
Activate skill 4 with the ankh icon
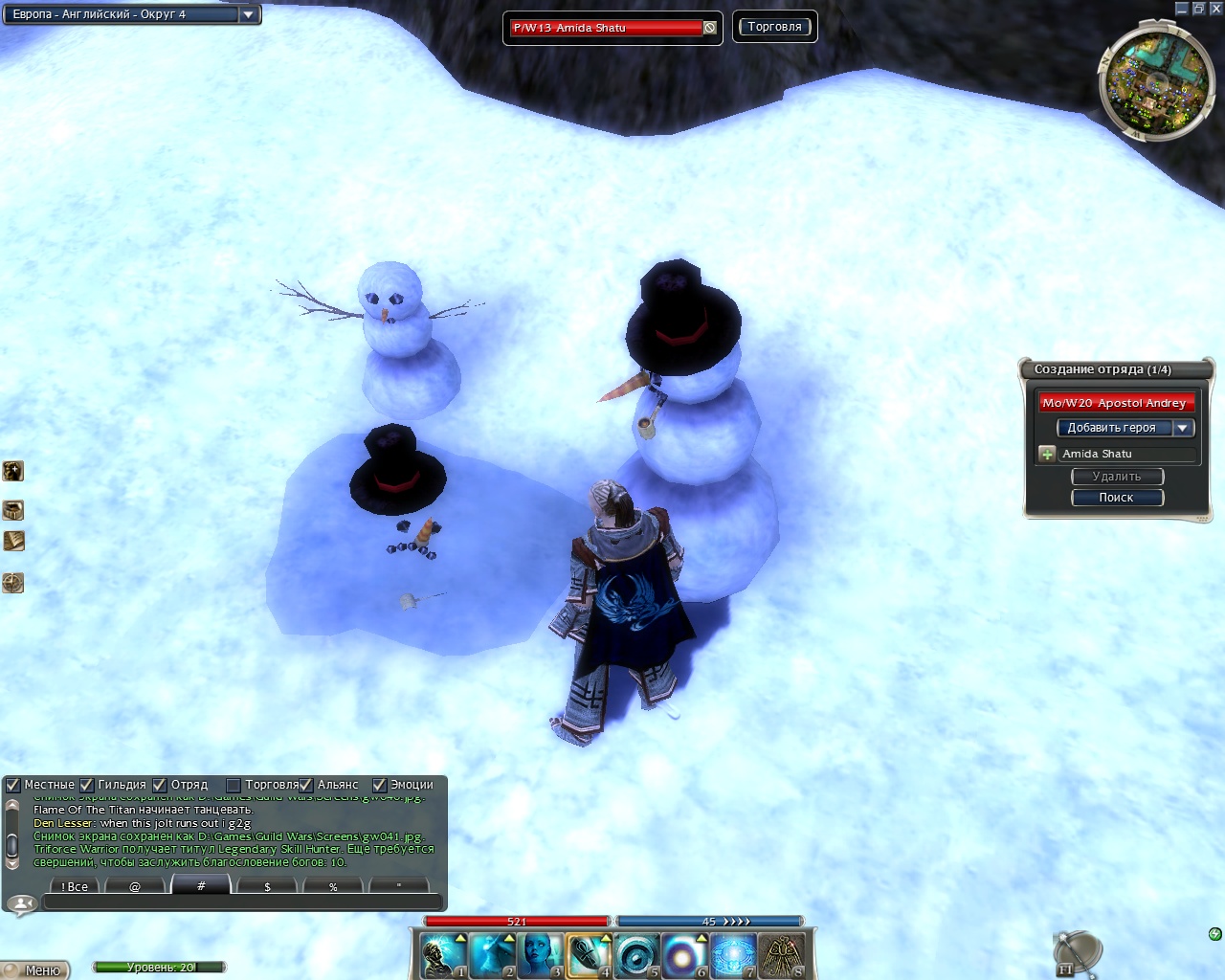588,955
